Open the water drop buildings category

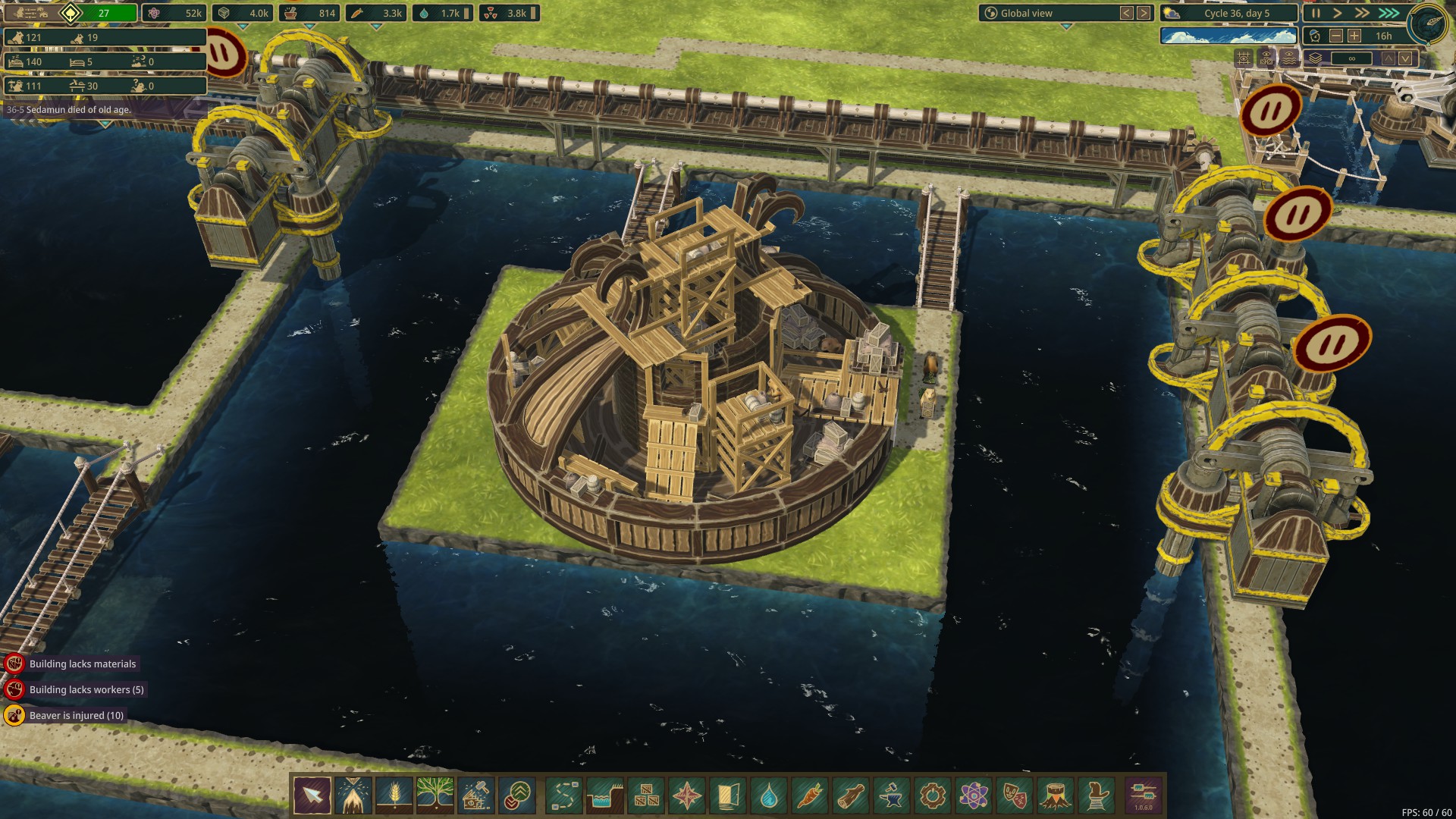click(769, 795)
